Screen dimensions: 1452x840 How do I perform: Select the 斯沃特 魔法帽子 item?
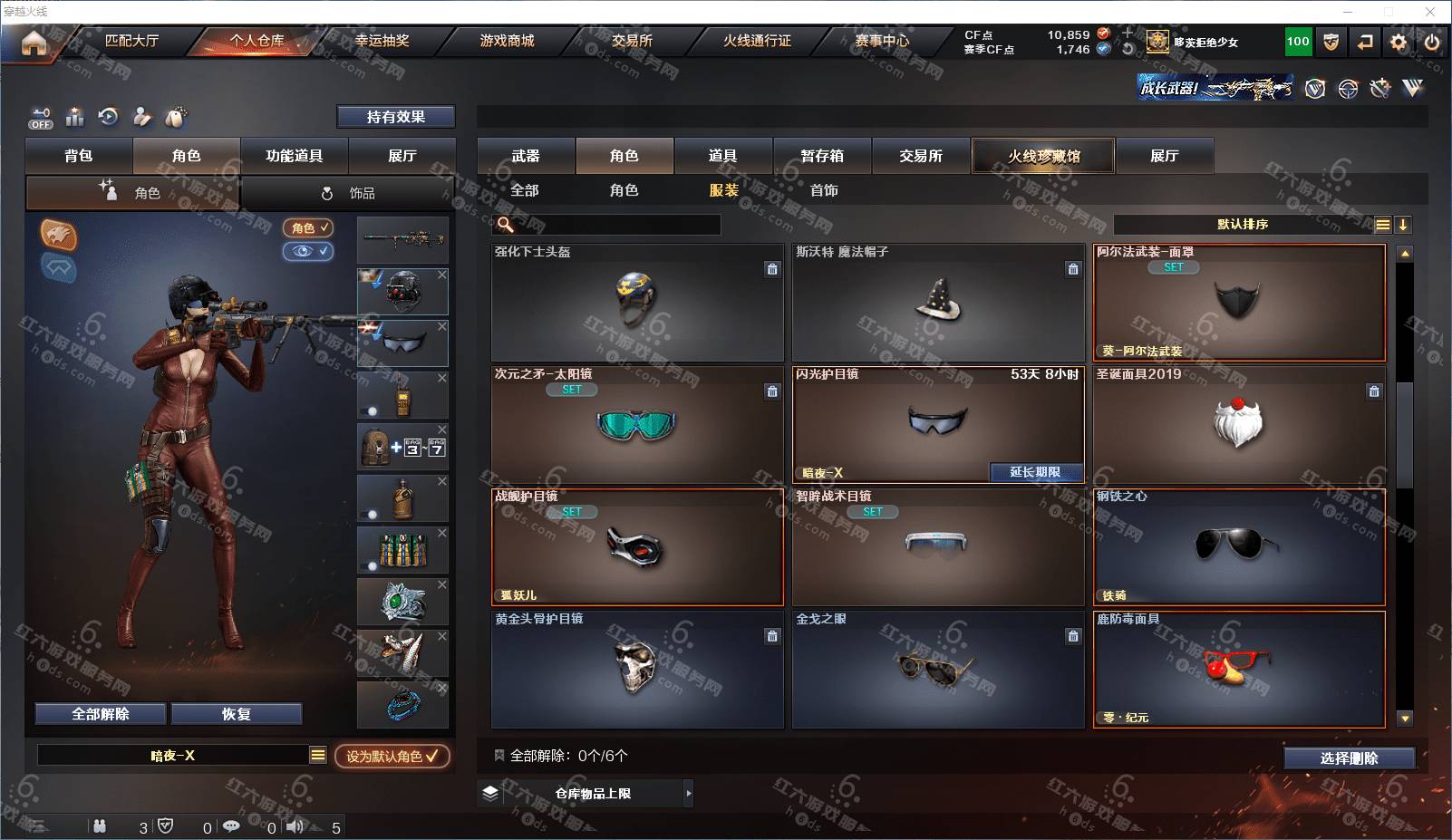[938, 303]
